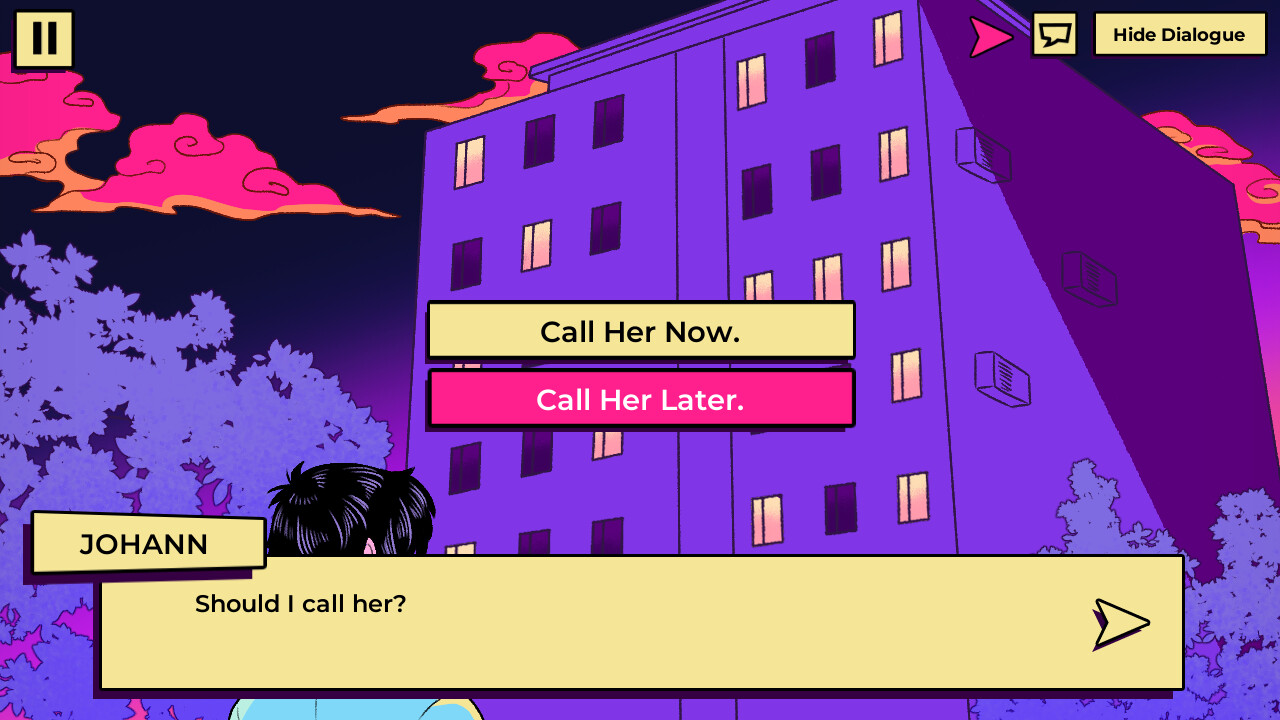This screenshot has height=720, width=1280.
Task: Click the yellow choice bar to call now
Action: (640, 330)
